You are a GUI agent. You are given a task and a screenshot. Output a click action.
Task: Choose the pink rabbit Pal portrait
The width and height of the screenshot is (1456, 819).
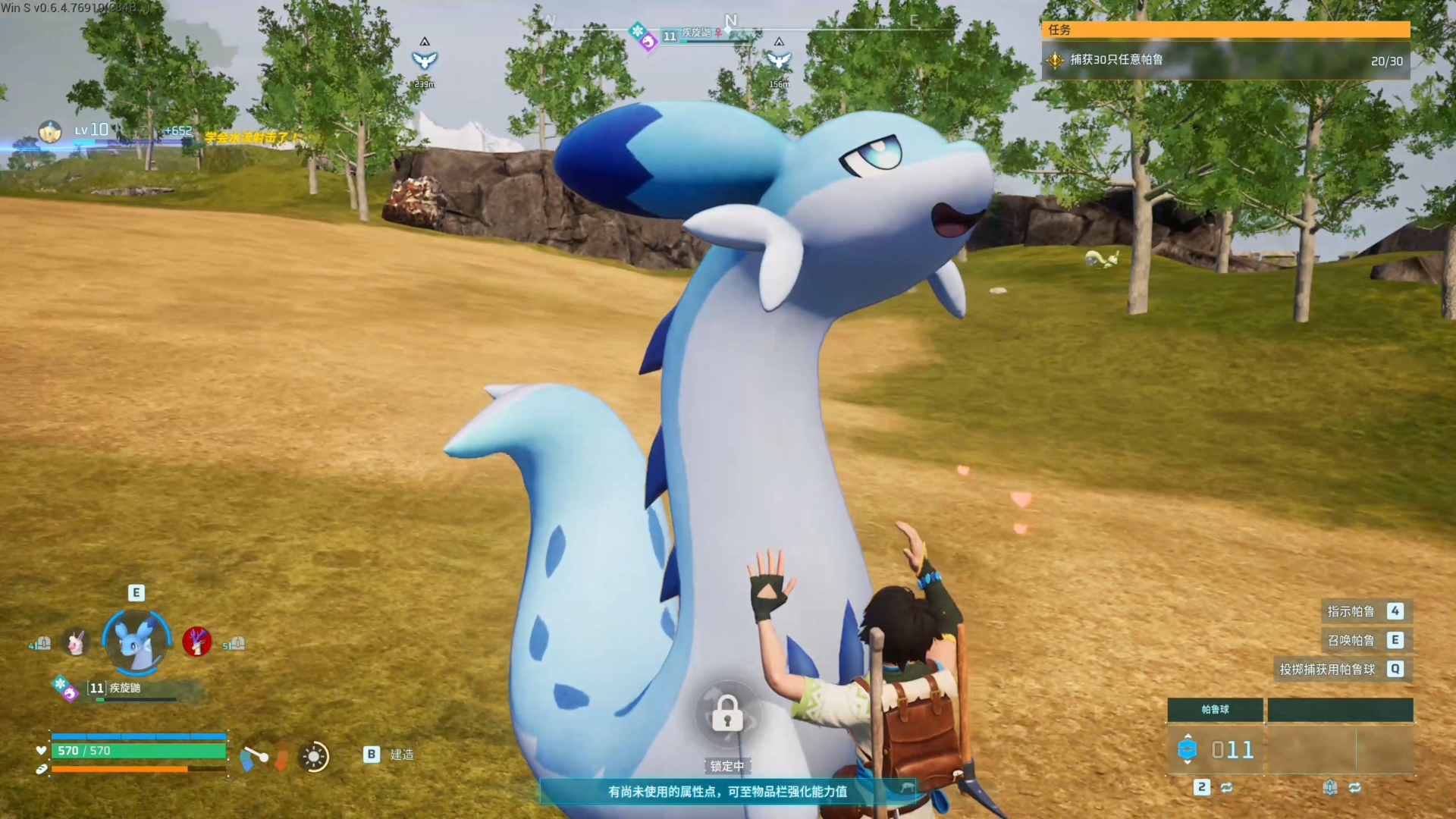click(x=76, y=642)
